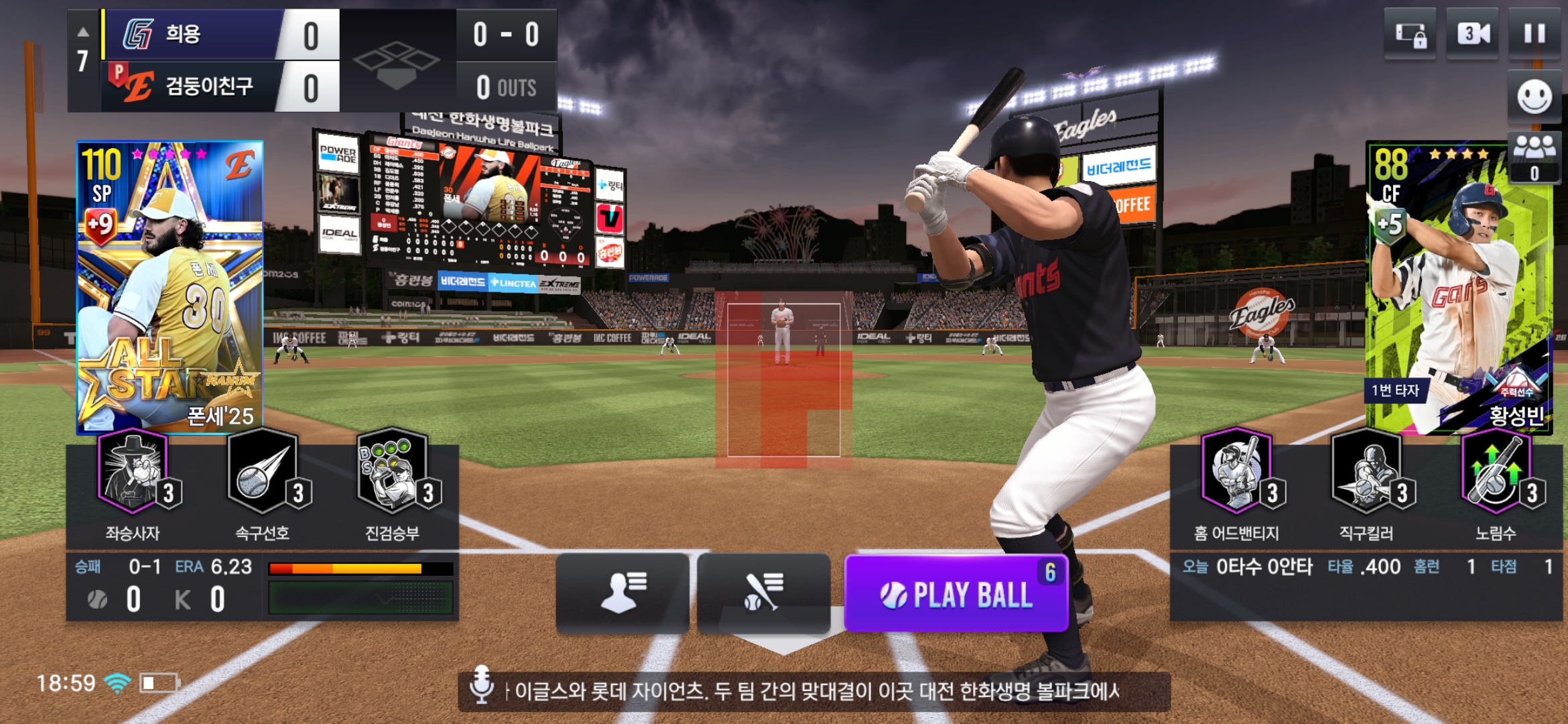Open the smiley emote menu
Screen dimensions: 1568x724
1534,98
